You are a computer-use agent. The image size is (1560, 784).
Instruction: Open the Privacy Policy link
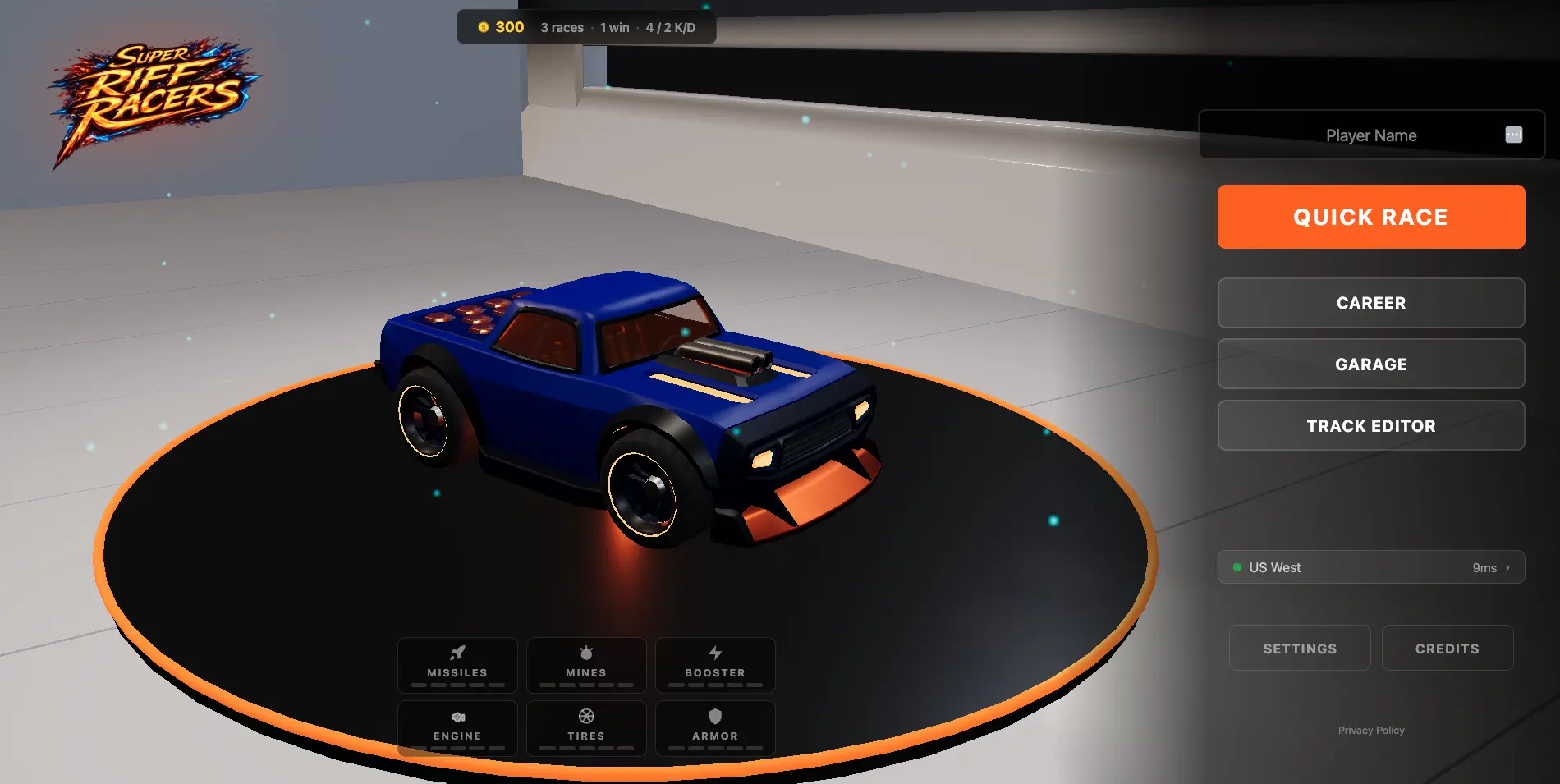1370,730
